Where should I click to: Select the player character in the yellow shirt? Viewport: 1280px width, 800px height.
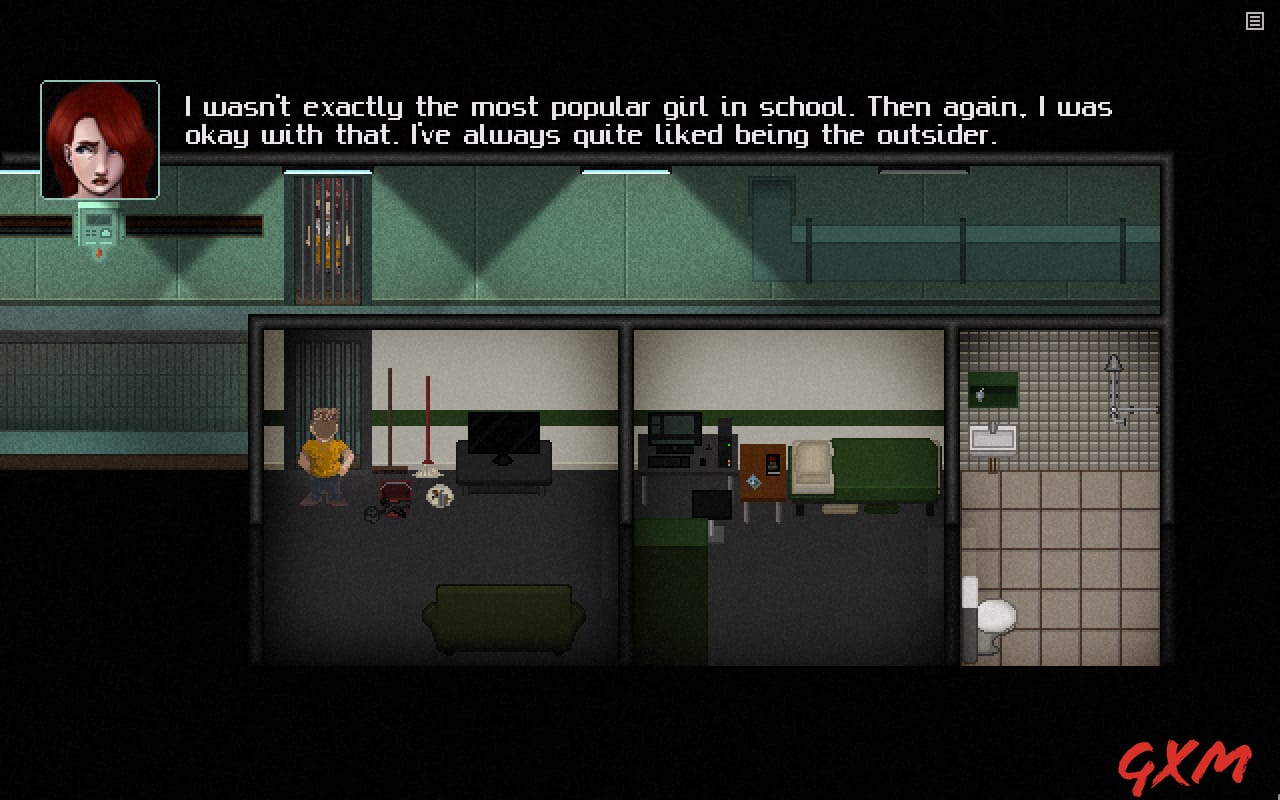[324, 455]
